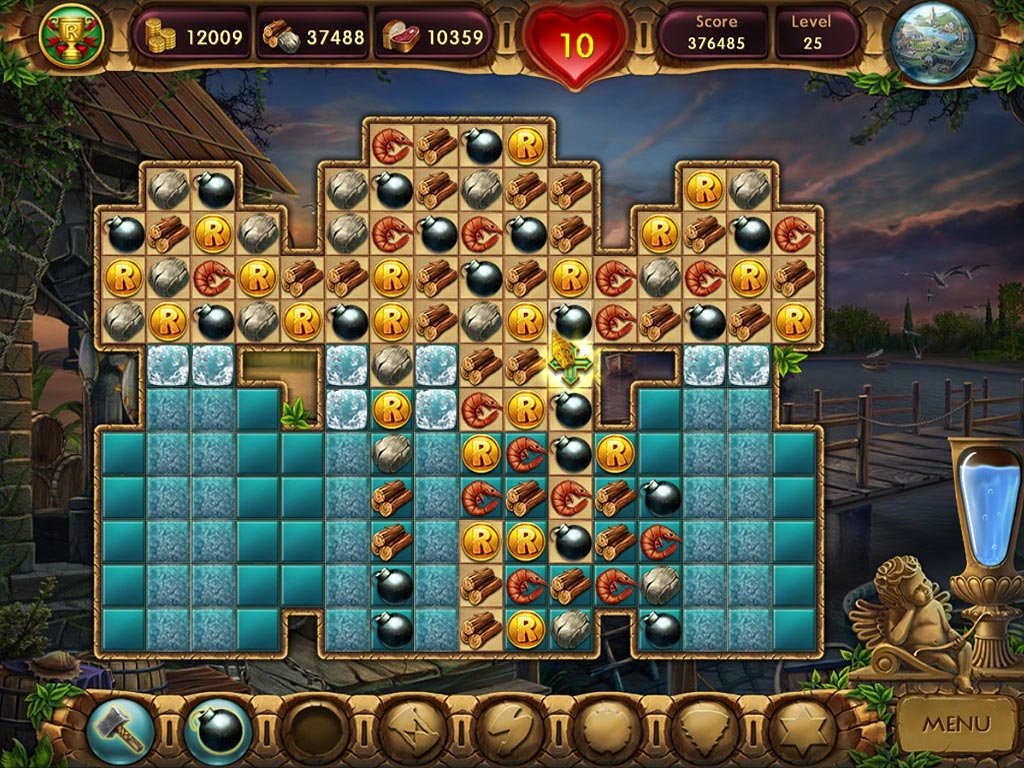Open the gold trophy achievements icon
Image resolution: width=1024 pixels, height=768 pixels.
[x=70, y=36]
